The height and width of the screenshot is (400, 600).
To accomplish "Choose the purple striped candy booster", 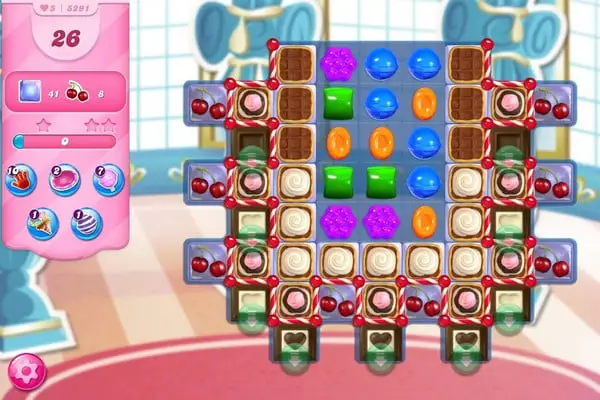I will point(86,222).
